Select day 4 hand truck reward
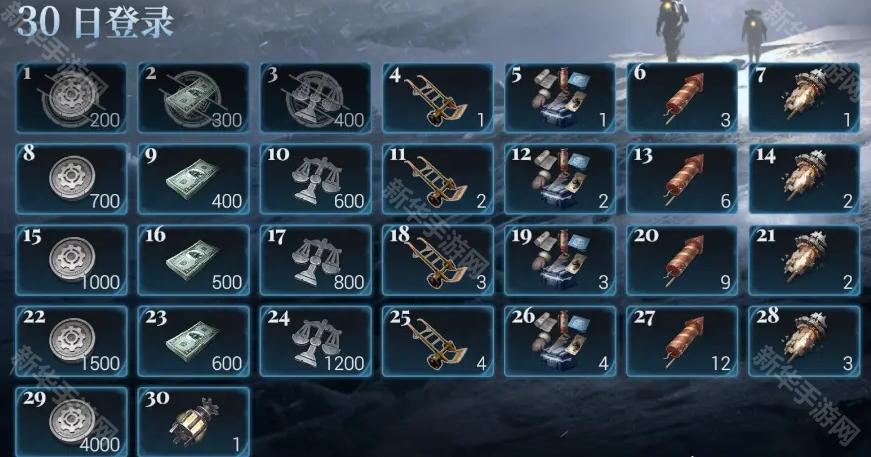Screen dimensions: 871x457 click(x=438, y=97)
